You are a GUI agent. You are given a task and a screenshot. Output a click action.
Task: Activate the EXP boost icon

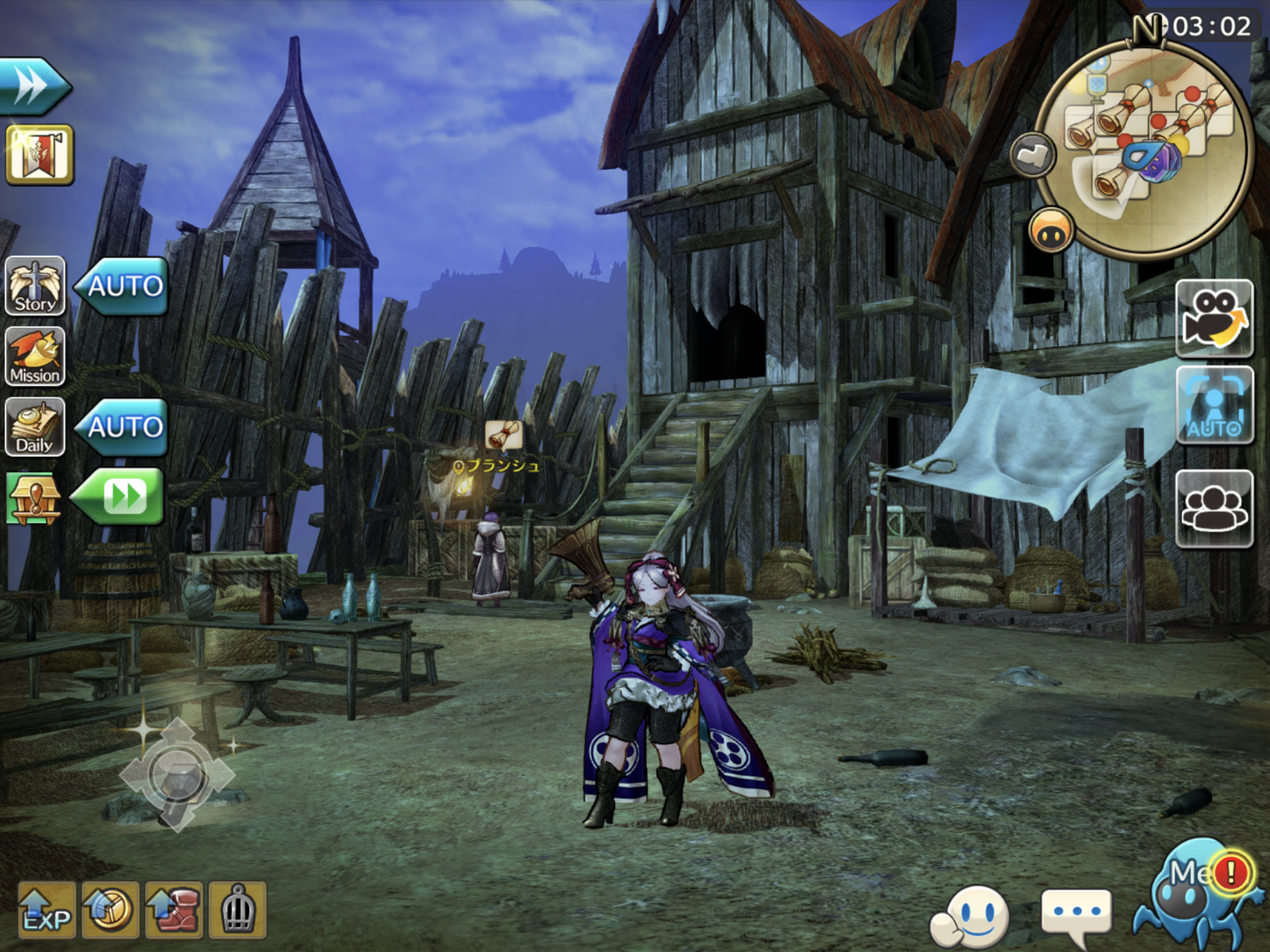coord(47,911)
